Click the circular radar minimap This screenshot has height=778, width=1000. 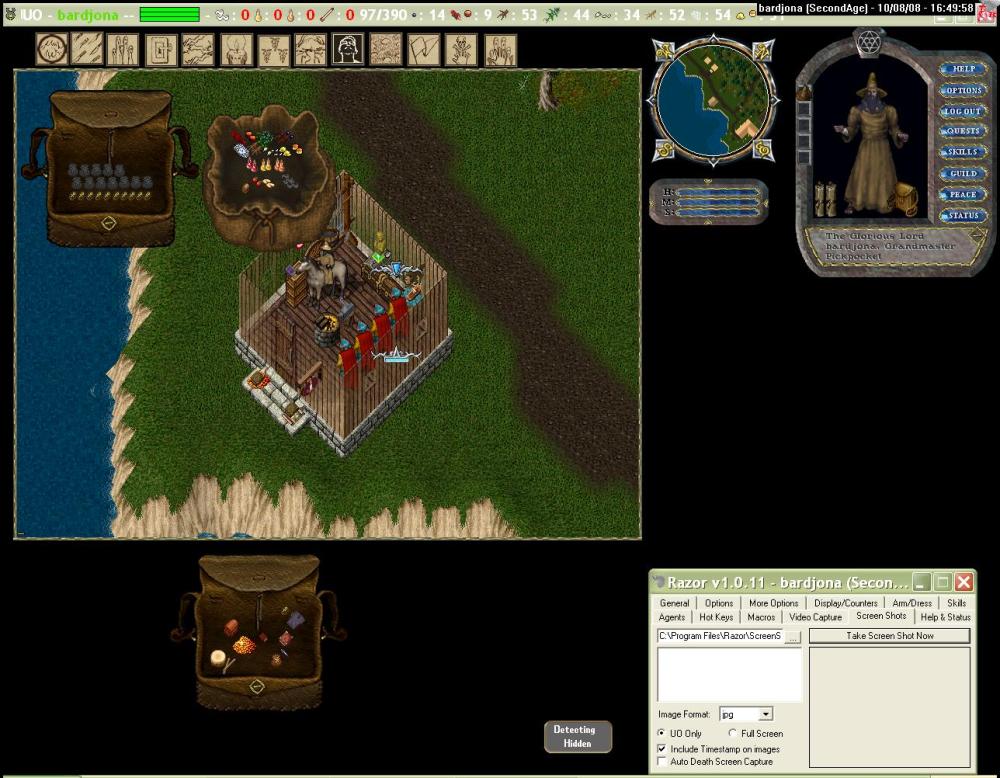click(712, 97)
